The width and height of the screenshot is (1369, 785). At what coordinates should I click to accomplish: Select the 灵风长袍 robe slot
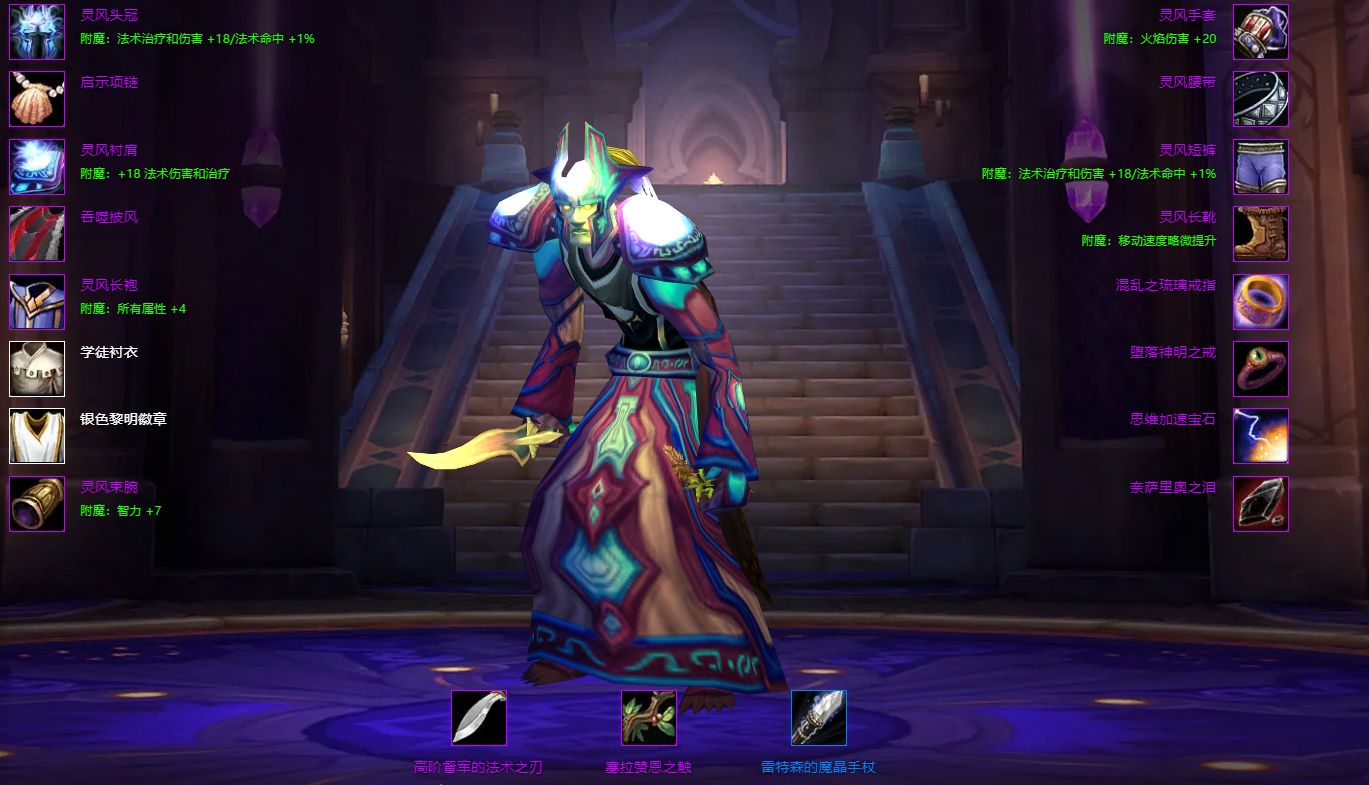pos(37,301)
